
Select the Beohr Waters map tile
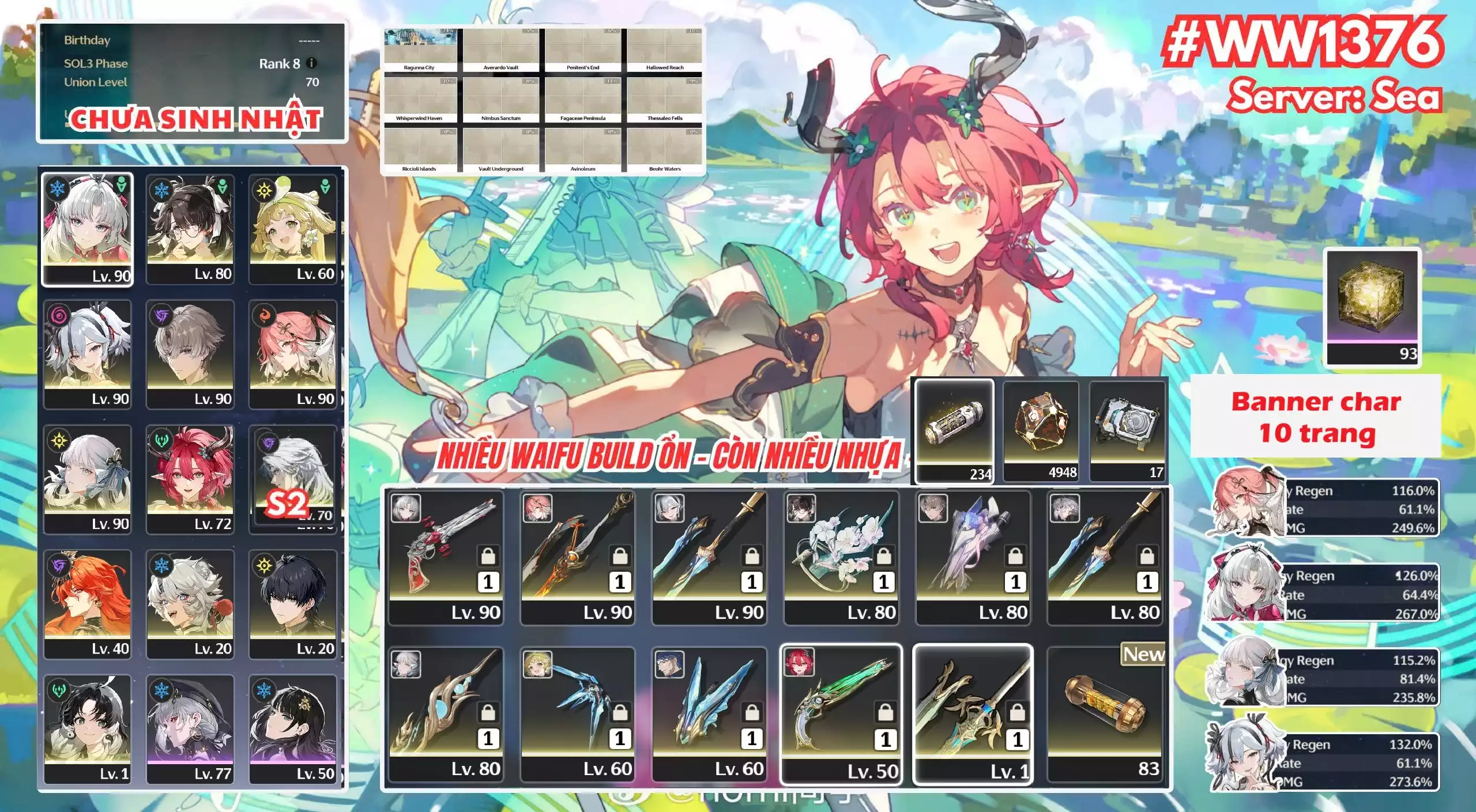[x=665, y=151]
